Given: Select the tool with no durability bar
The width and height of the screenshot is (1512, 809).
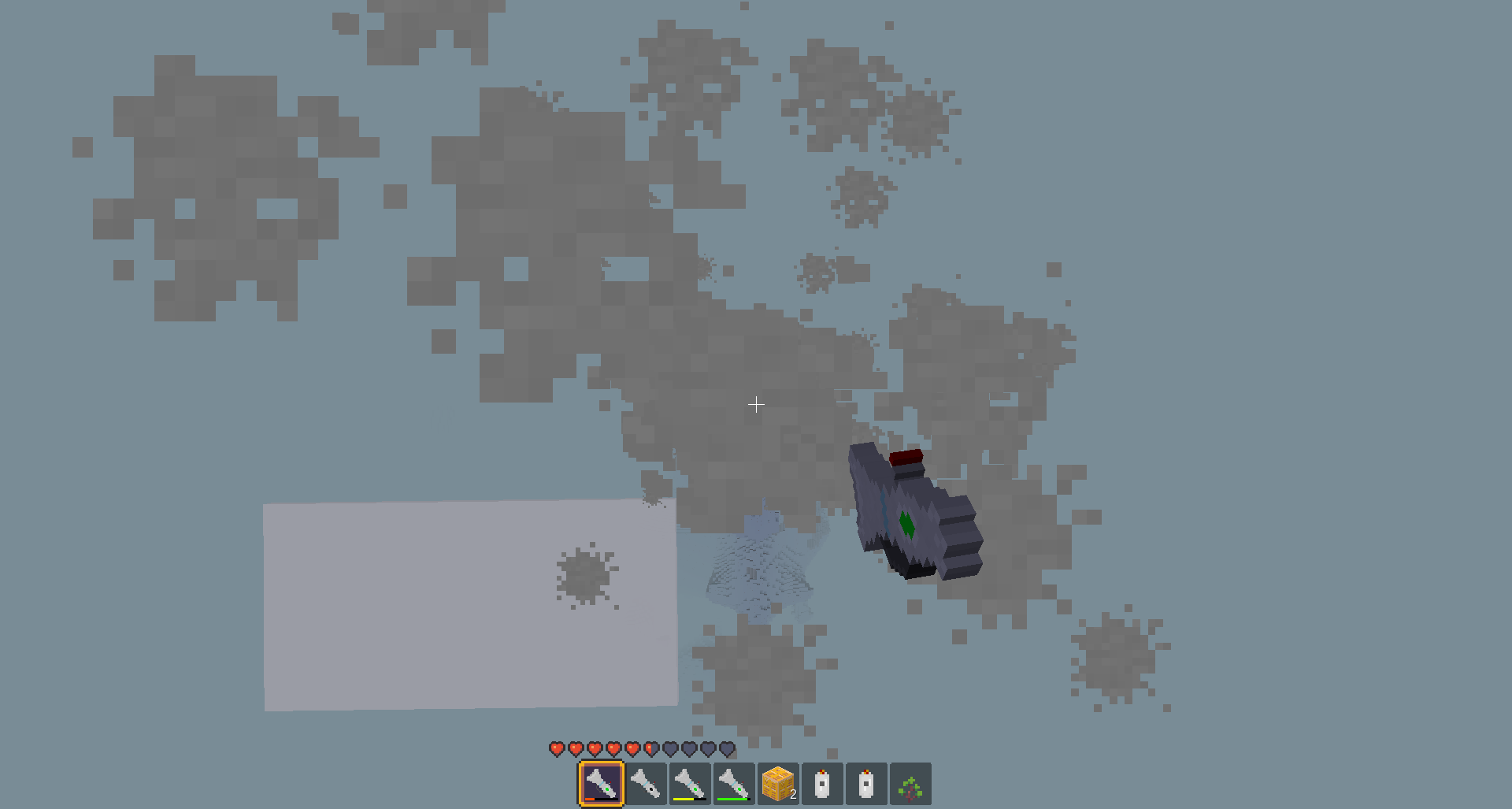Looking at the screenshot, I should tap(646, 784).
